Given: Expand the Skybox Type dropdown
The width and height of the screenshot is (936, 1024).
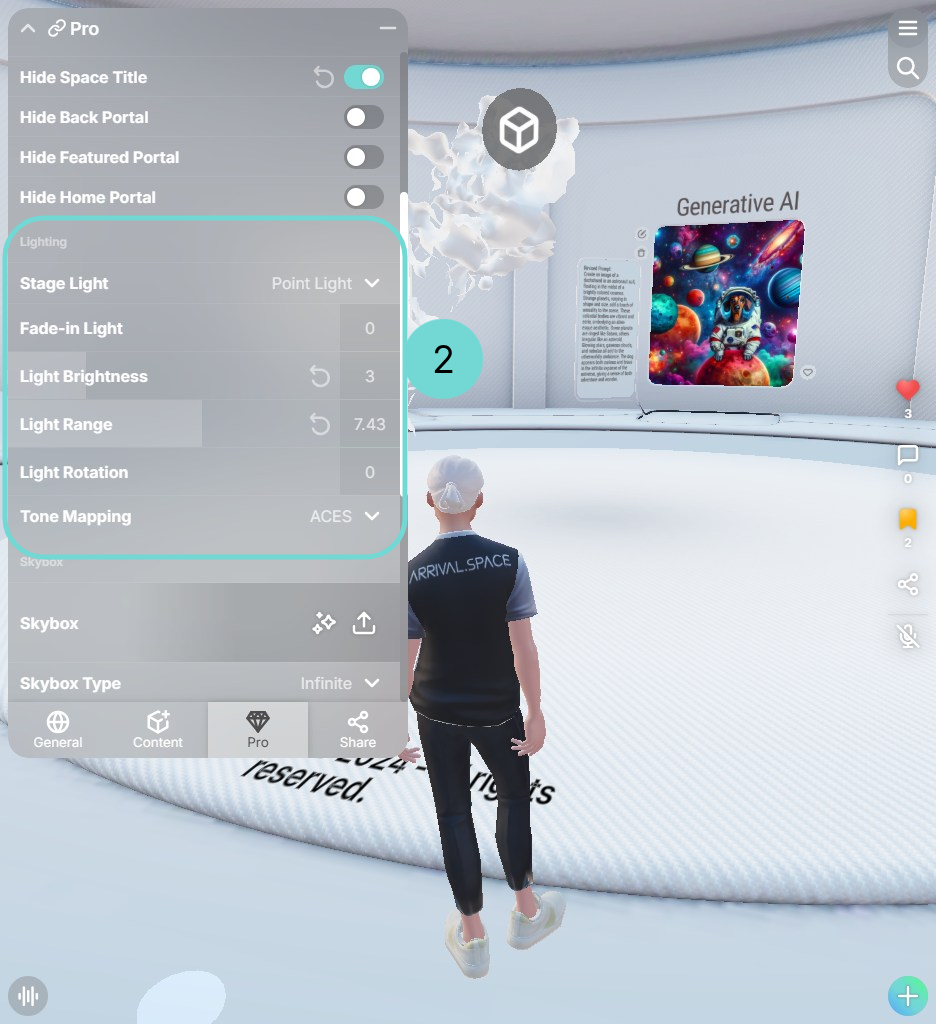Looking at the screenshot, I should tap(340, 684).
